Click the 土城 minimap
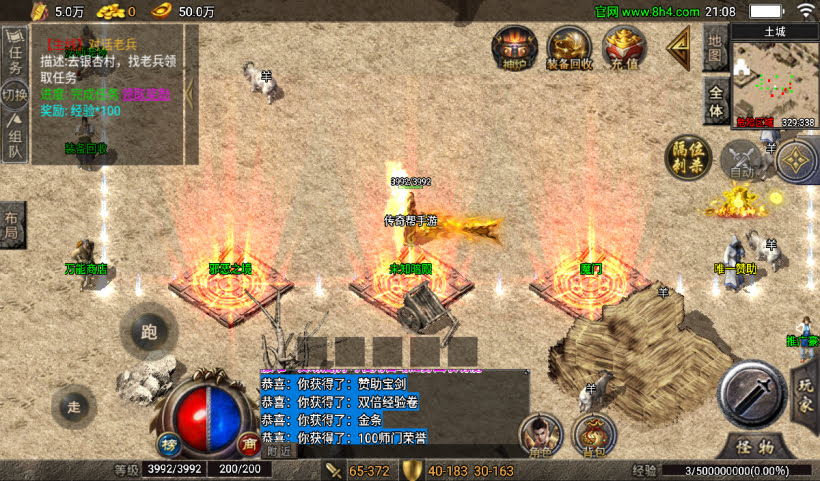This screenshot has height=481, width=820. 774,77
